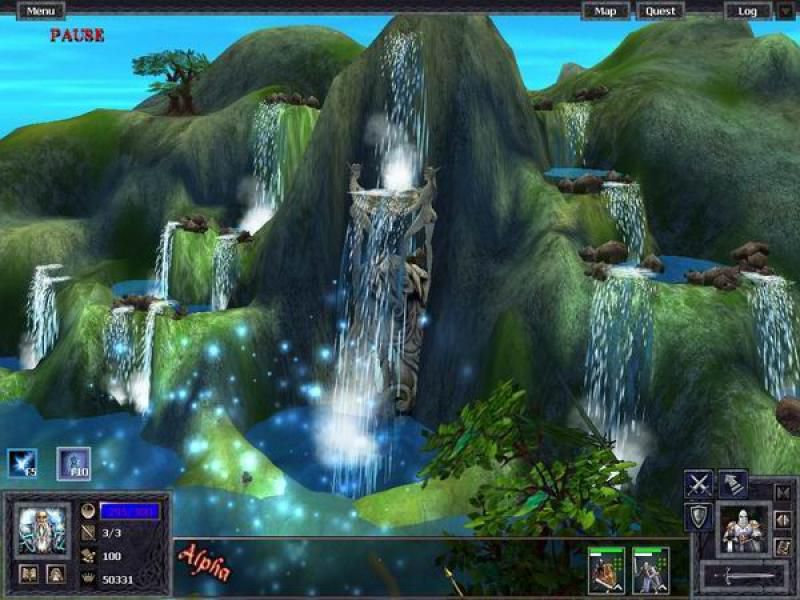The width and height of the screenshot is (800, 600).
Task: Activate the shield defend command
Action: tap(698, 517)
